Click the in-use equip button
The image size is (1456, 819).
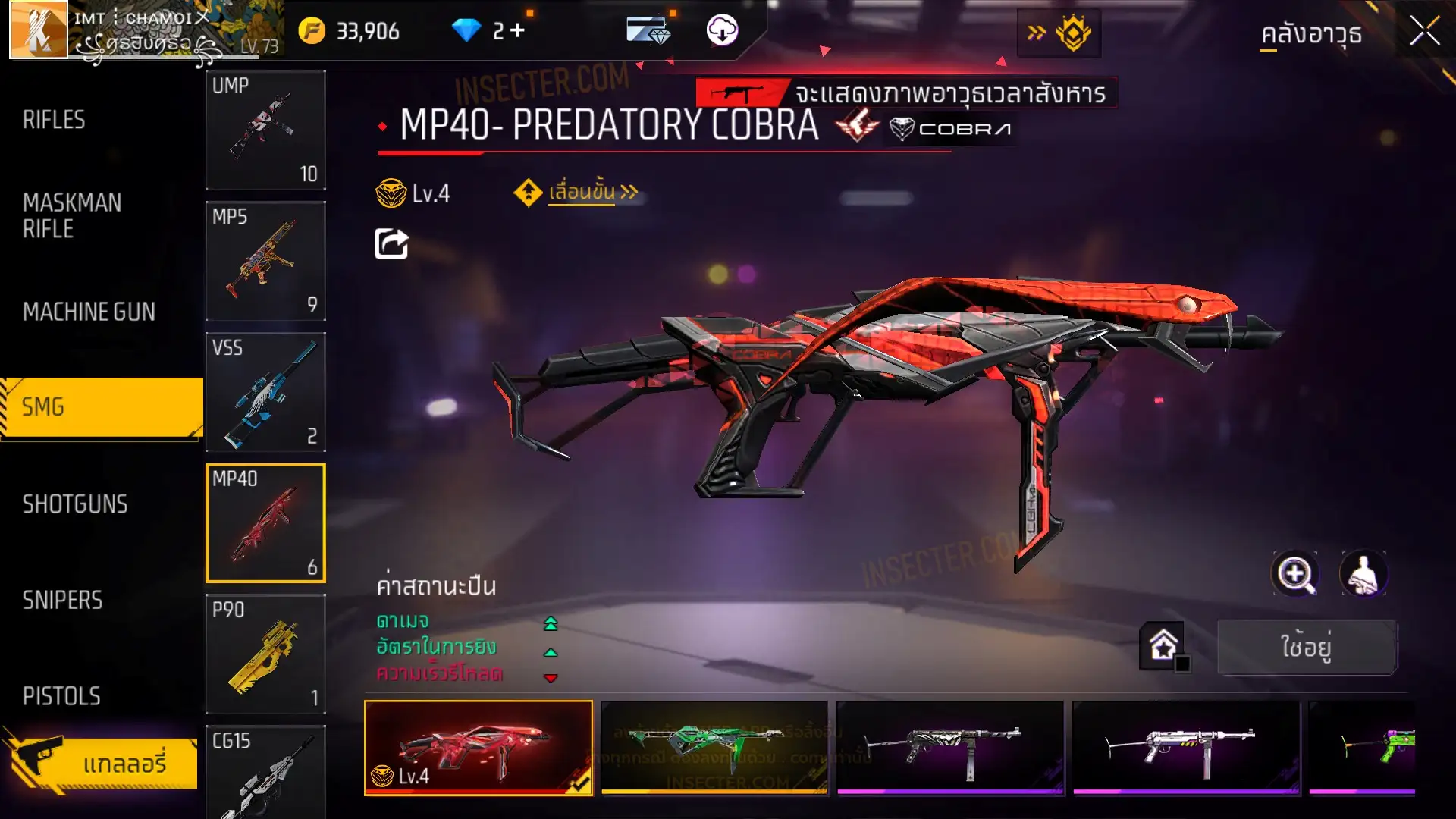(x=1307, y=647)
